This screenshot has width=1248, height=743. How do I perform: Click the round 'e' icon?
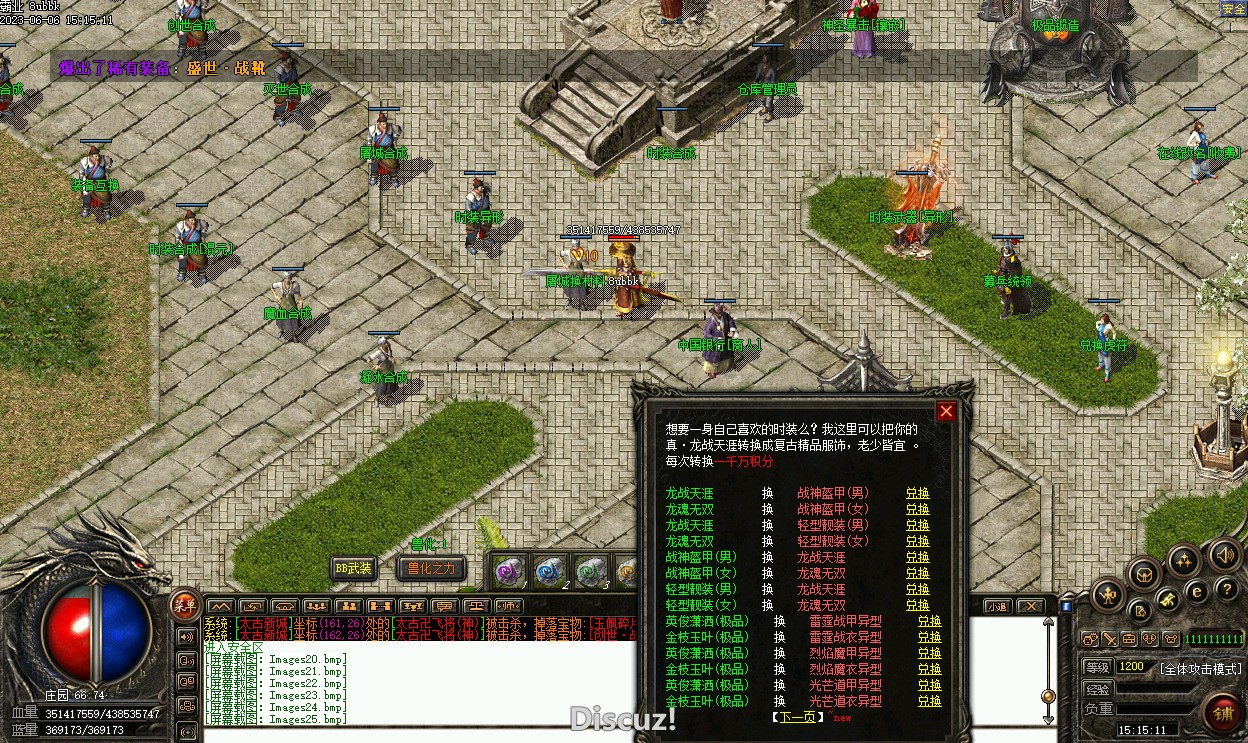(1196, 591)
